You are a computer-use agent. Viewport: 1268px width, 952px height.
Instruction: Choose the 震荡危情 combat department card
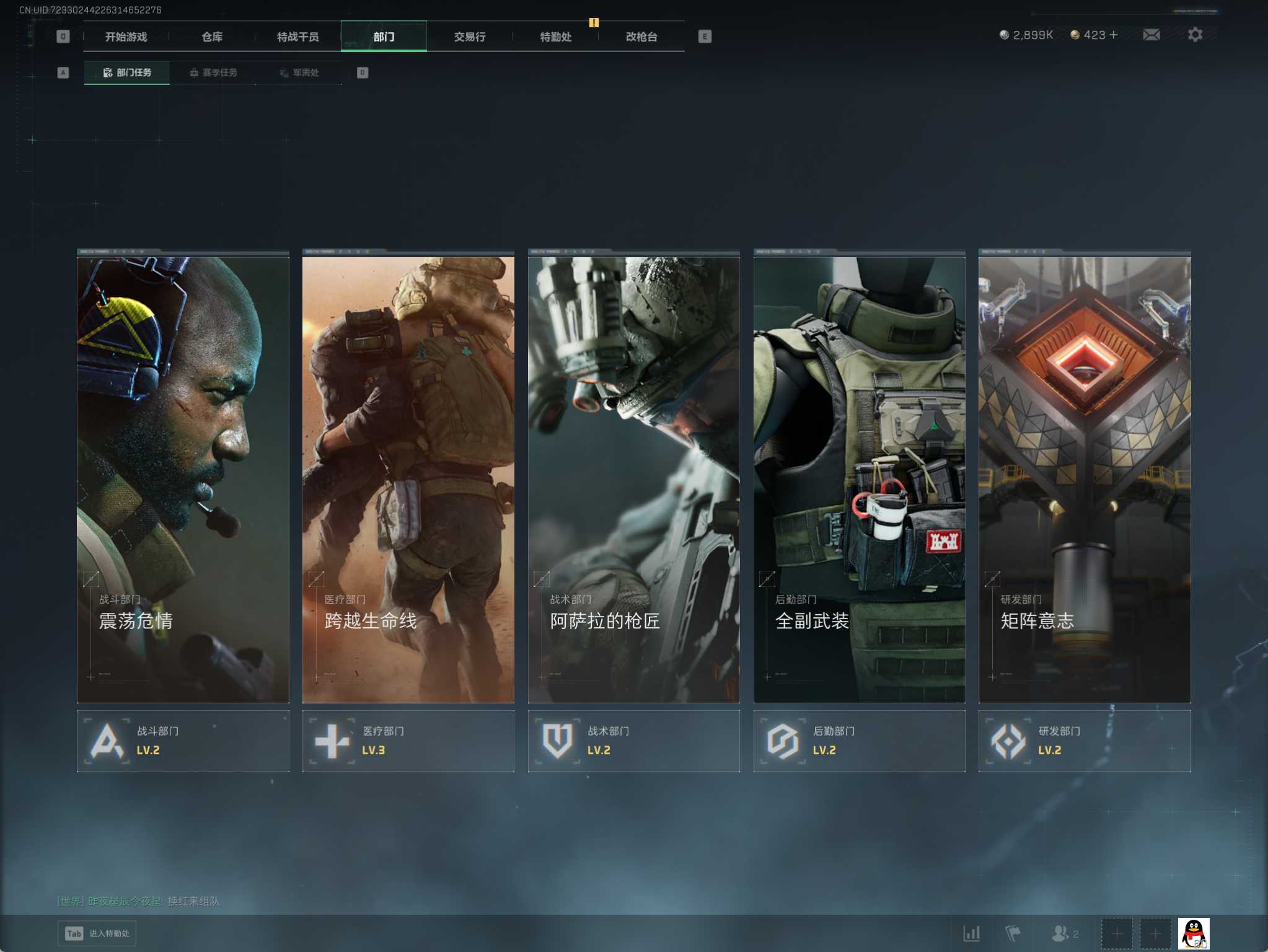[183, 478]
